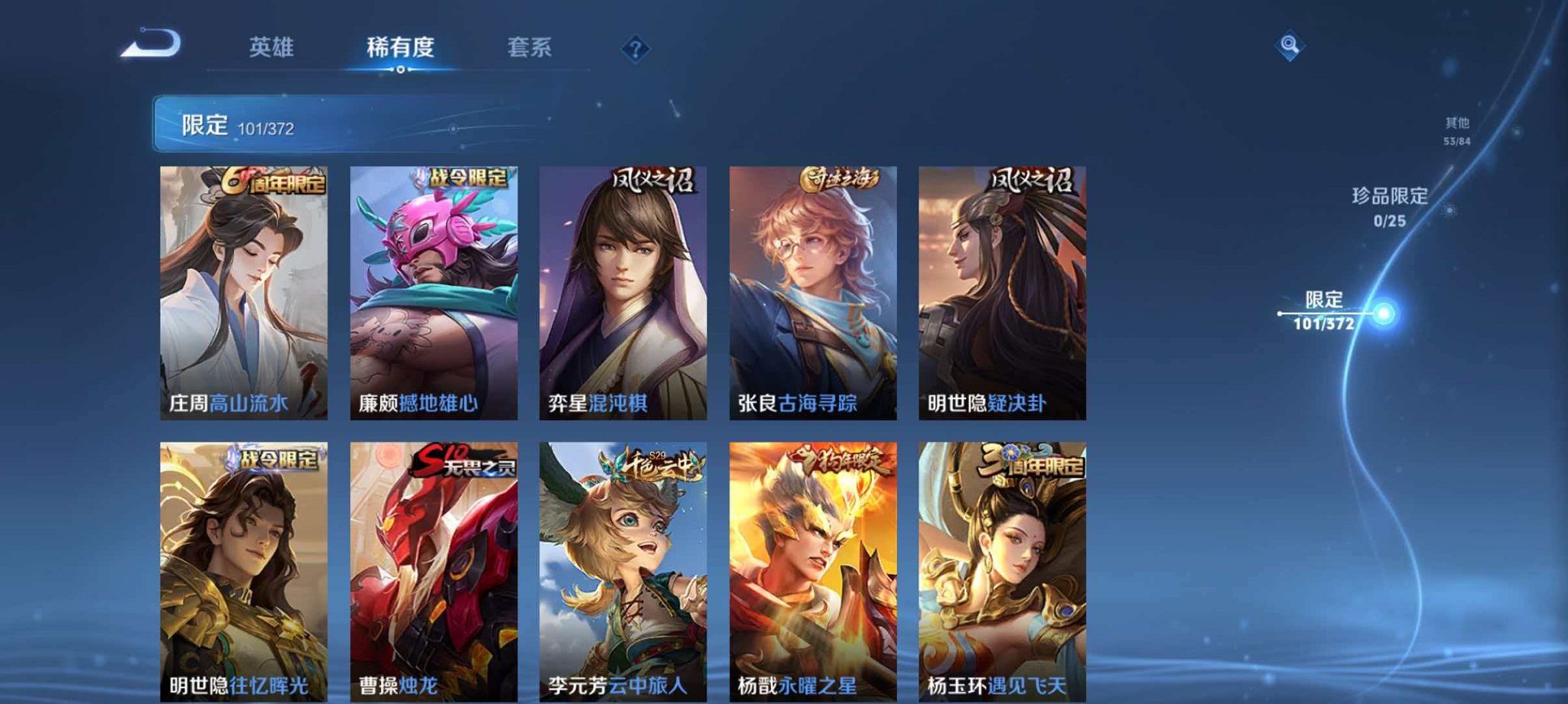Jump to the 其他 53/84 category
Screen dimensions: 1568x704
[x=1456, y=130]
